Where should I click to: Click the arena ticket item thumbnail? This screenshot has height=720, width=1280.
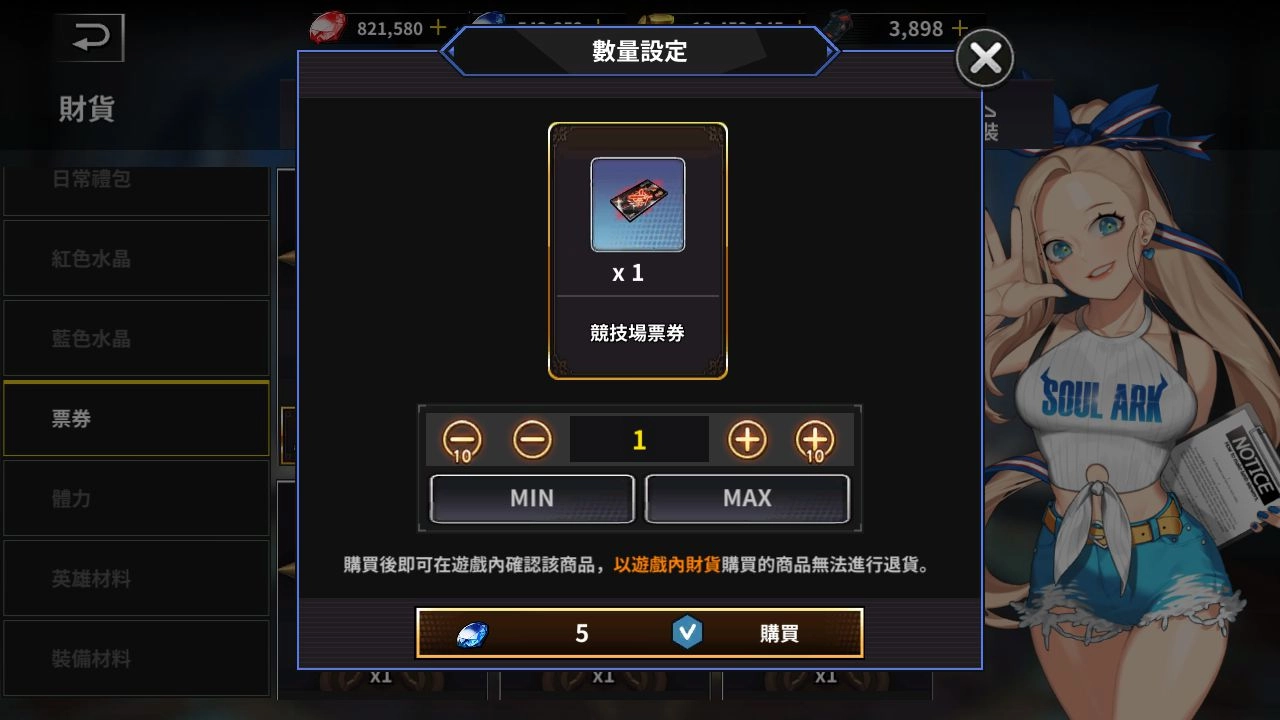tap(637, 204)
